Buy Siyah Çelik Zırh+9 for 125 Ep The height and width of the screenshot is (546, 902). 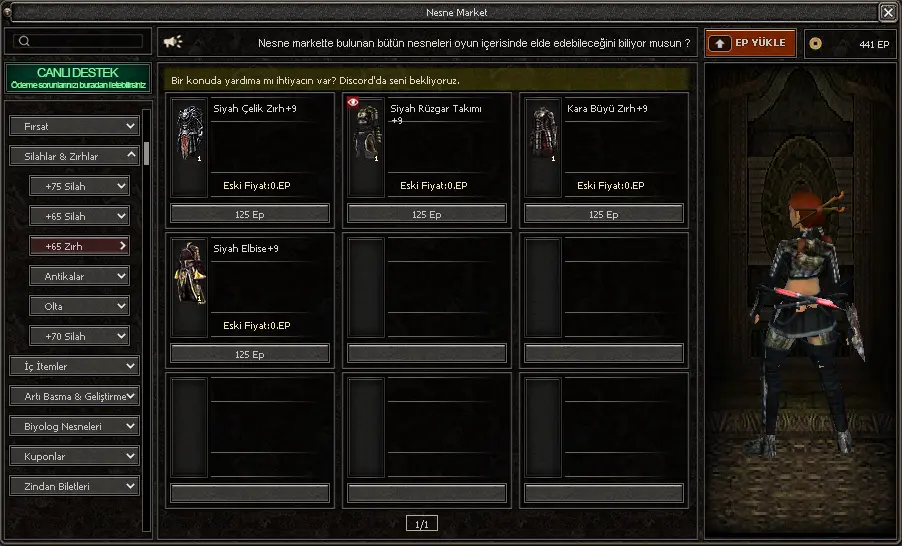250,214
